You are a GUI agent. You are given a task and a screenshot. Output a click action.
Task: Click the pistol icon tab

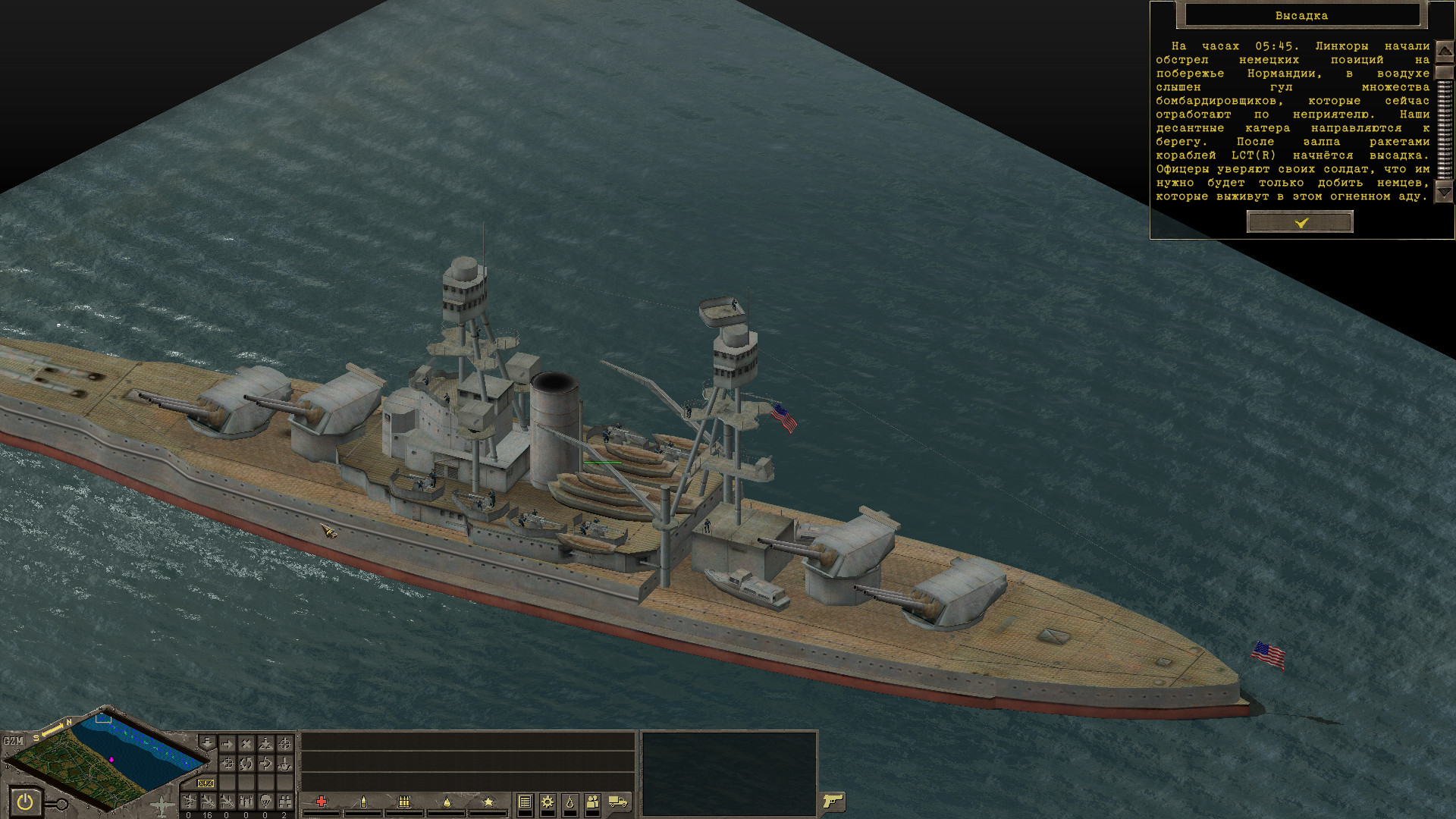point(833,802)
